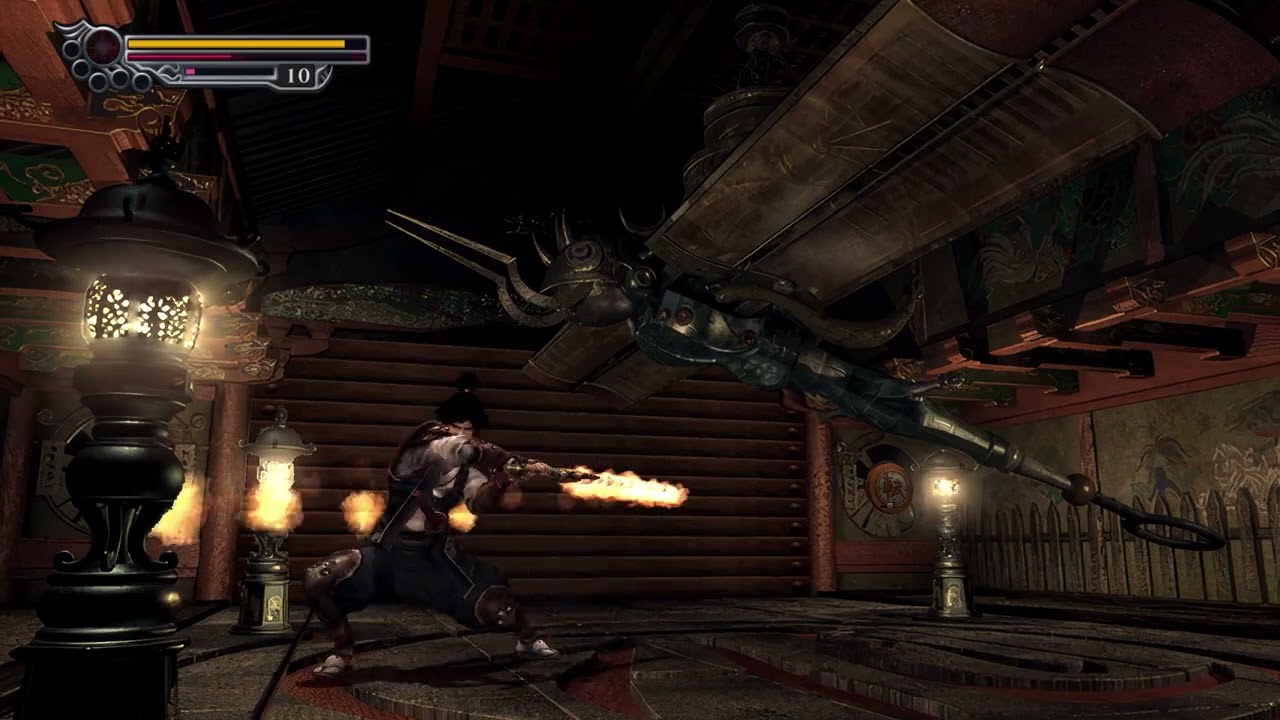The image size is (1280, 720).
Task: Toggle the upper small HUD orb
Action: [72, 47]
